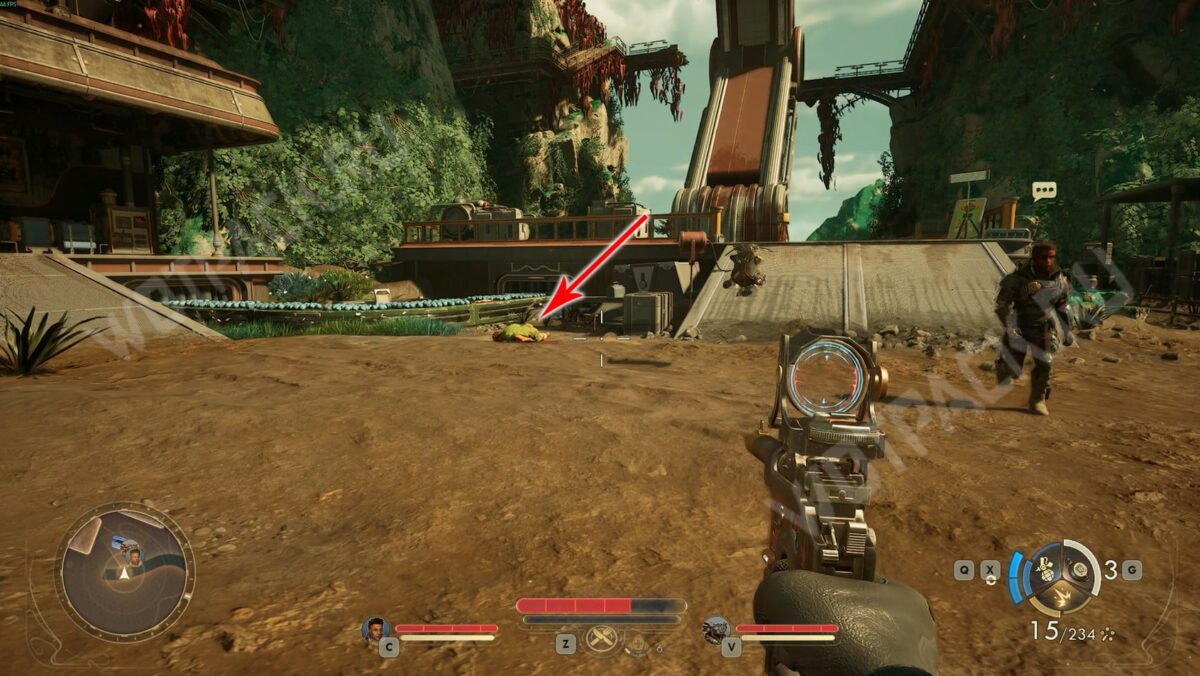Choose the round device wheel slot
The image size is (1200, 676).
tap(1078, 569)
